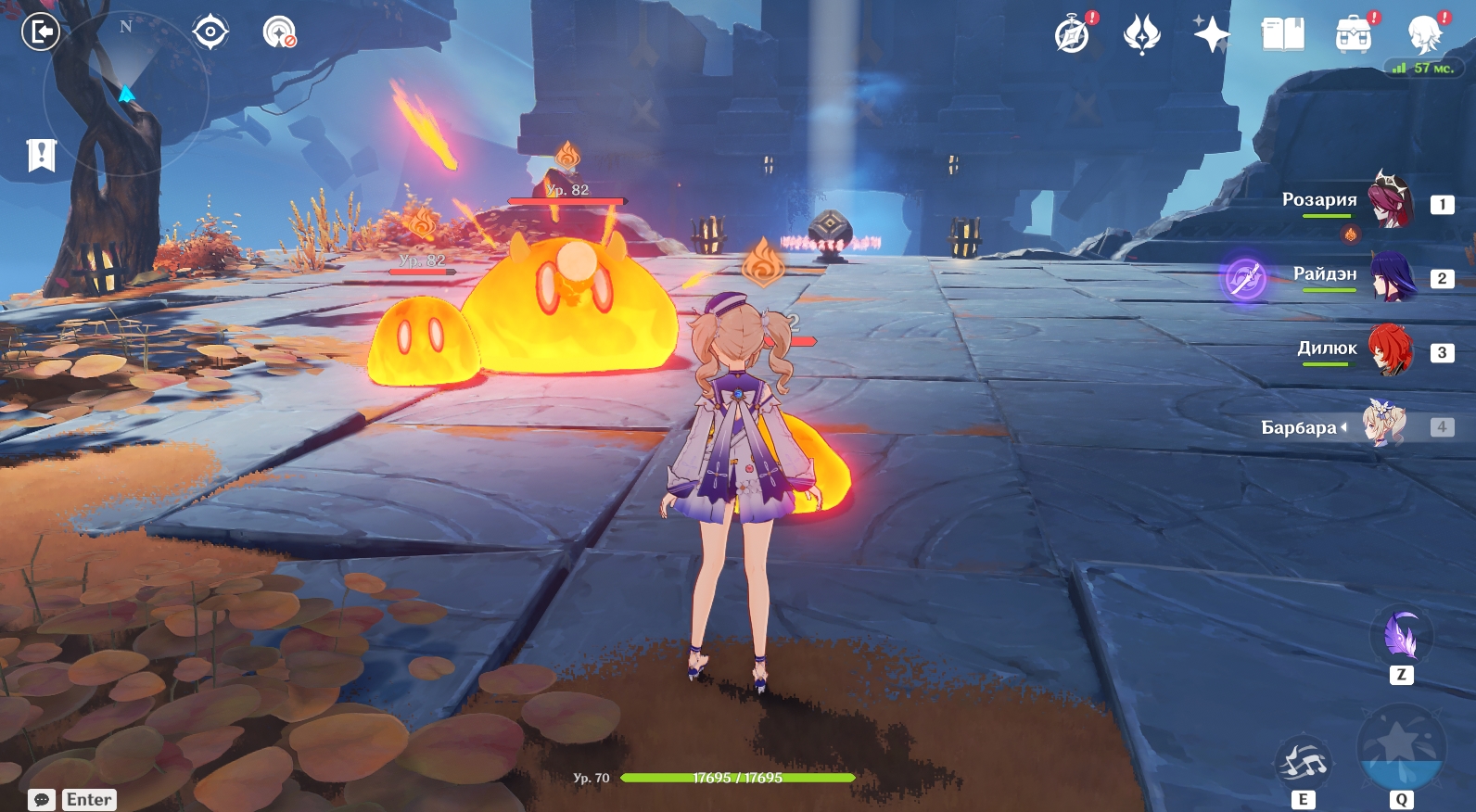Viewport: 1476px width, 812px height.
Task: Switch to party member Райдэн
Action: point(1393,276)
